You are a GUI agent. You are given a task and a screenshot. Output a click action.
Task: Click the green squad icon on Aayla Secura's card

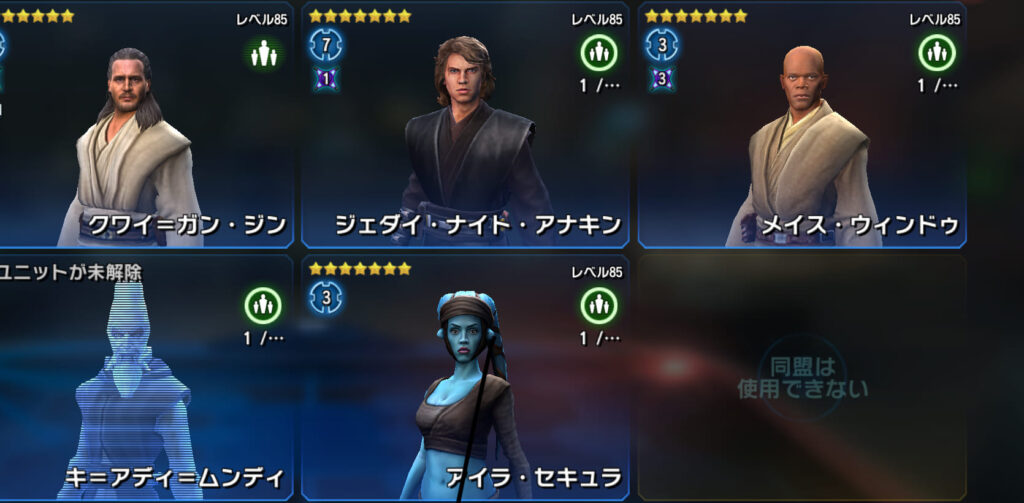point(599,304)
